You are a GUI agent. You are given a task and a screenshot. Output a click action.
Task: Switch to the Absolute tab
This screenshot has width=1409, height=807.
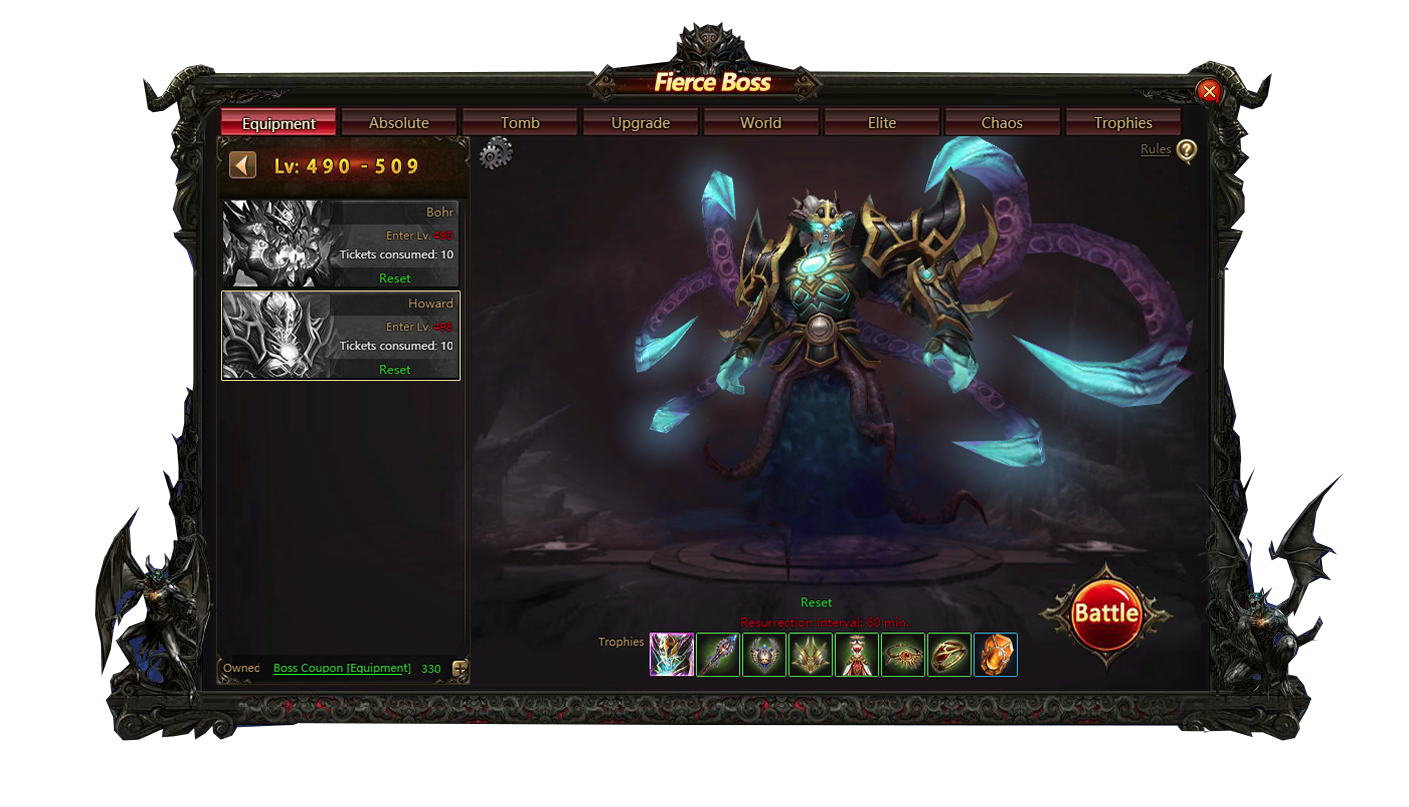tap(399, 123)
